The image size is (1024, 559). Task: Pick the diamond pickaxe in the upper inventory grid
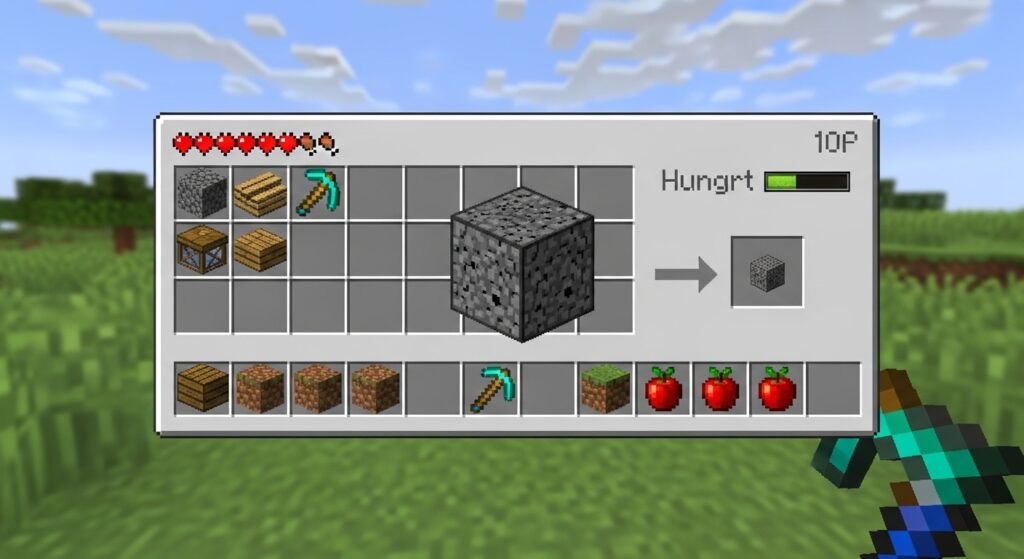click(x=318, y=193)
